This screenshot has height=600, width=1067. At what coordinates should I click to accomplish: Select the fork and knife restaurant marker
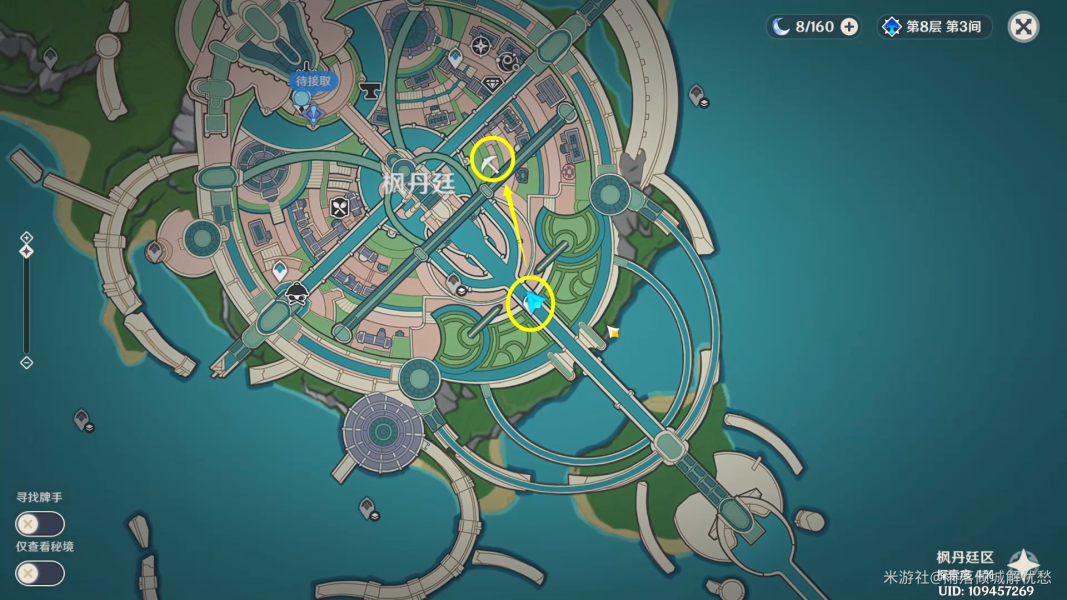coord(340,208)
